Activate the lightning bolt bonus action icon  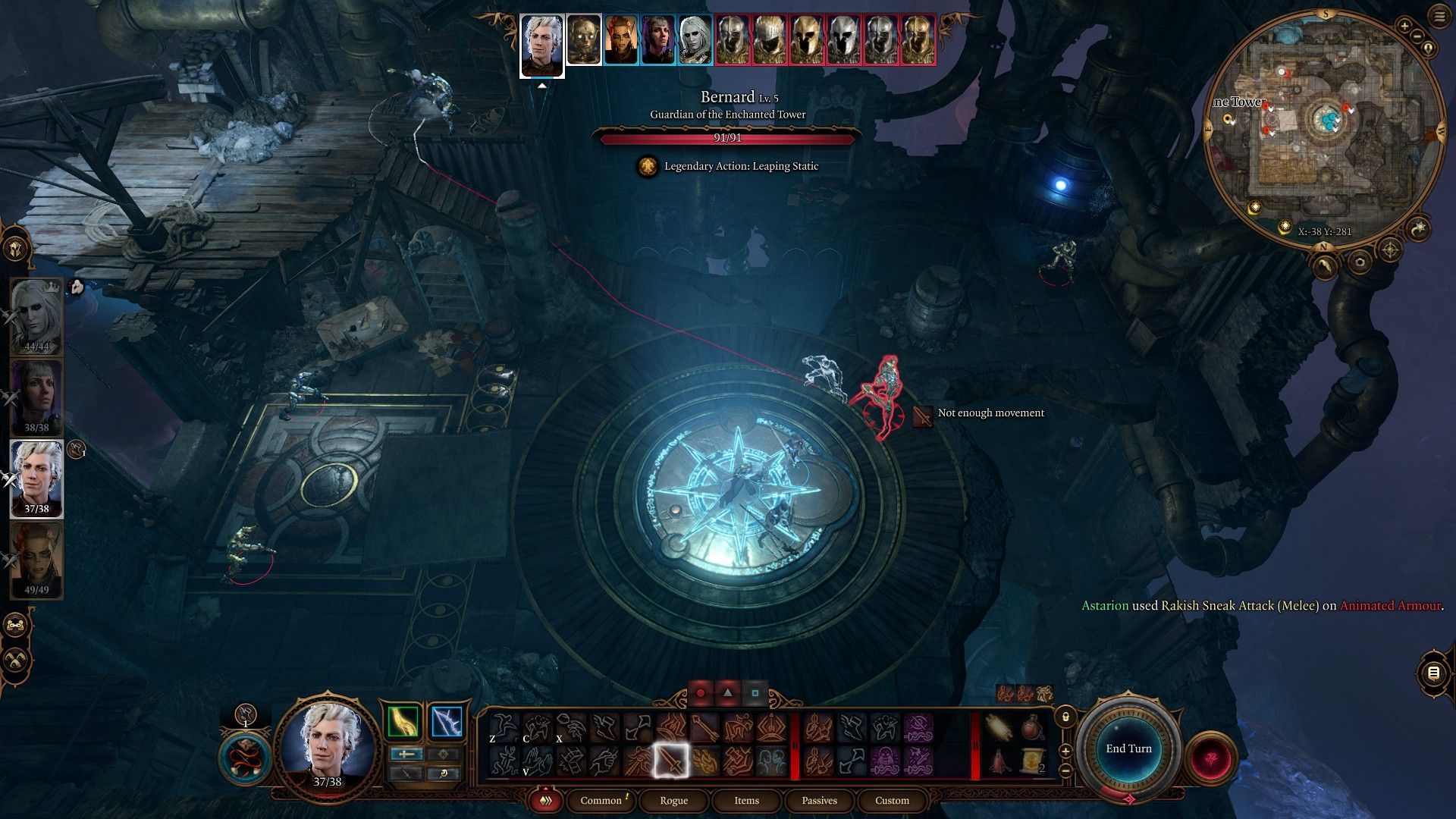(x=447, y=722)
